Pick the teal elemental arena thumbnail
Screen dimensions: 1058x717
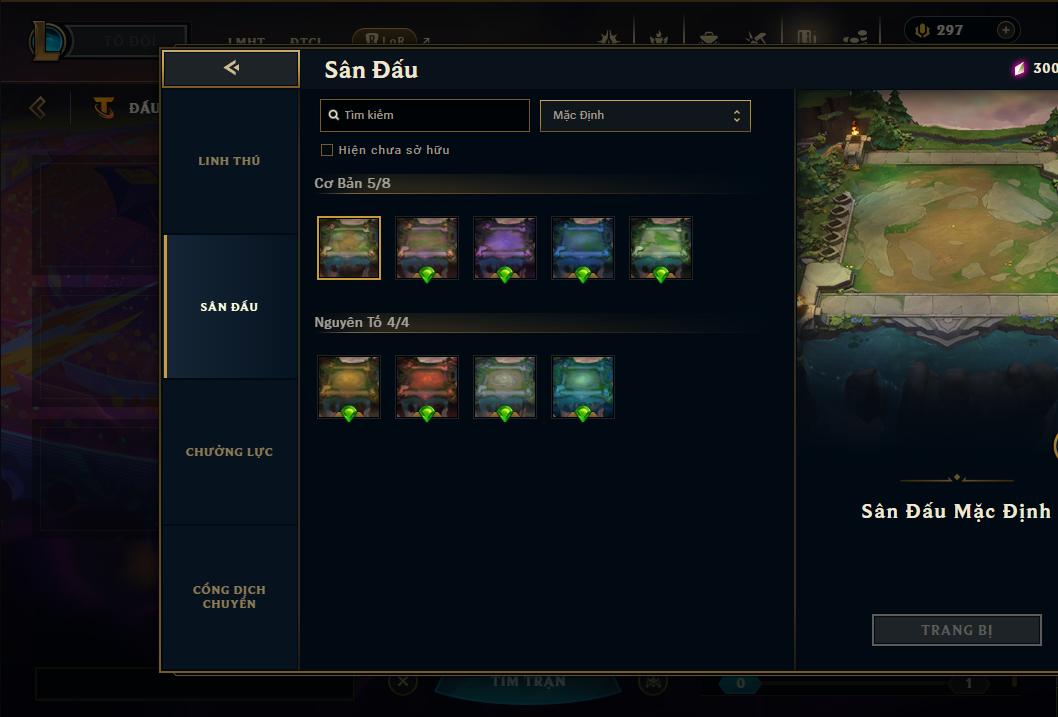(x=583, y=386)
